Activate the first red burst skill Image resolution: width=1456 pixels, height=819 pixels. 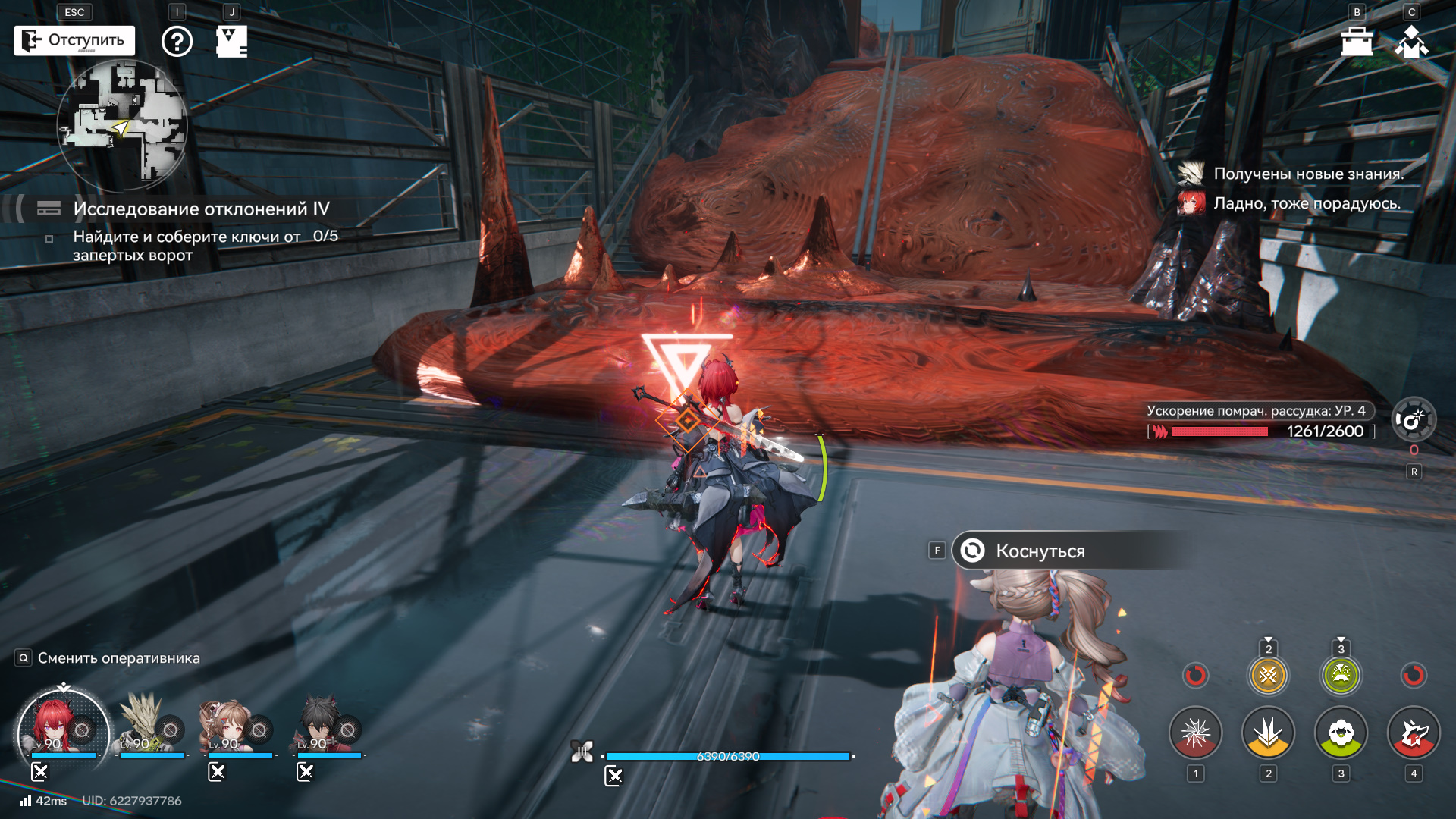(x=1196, y=733)
